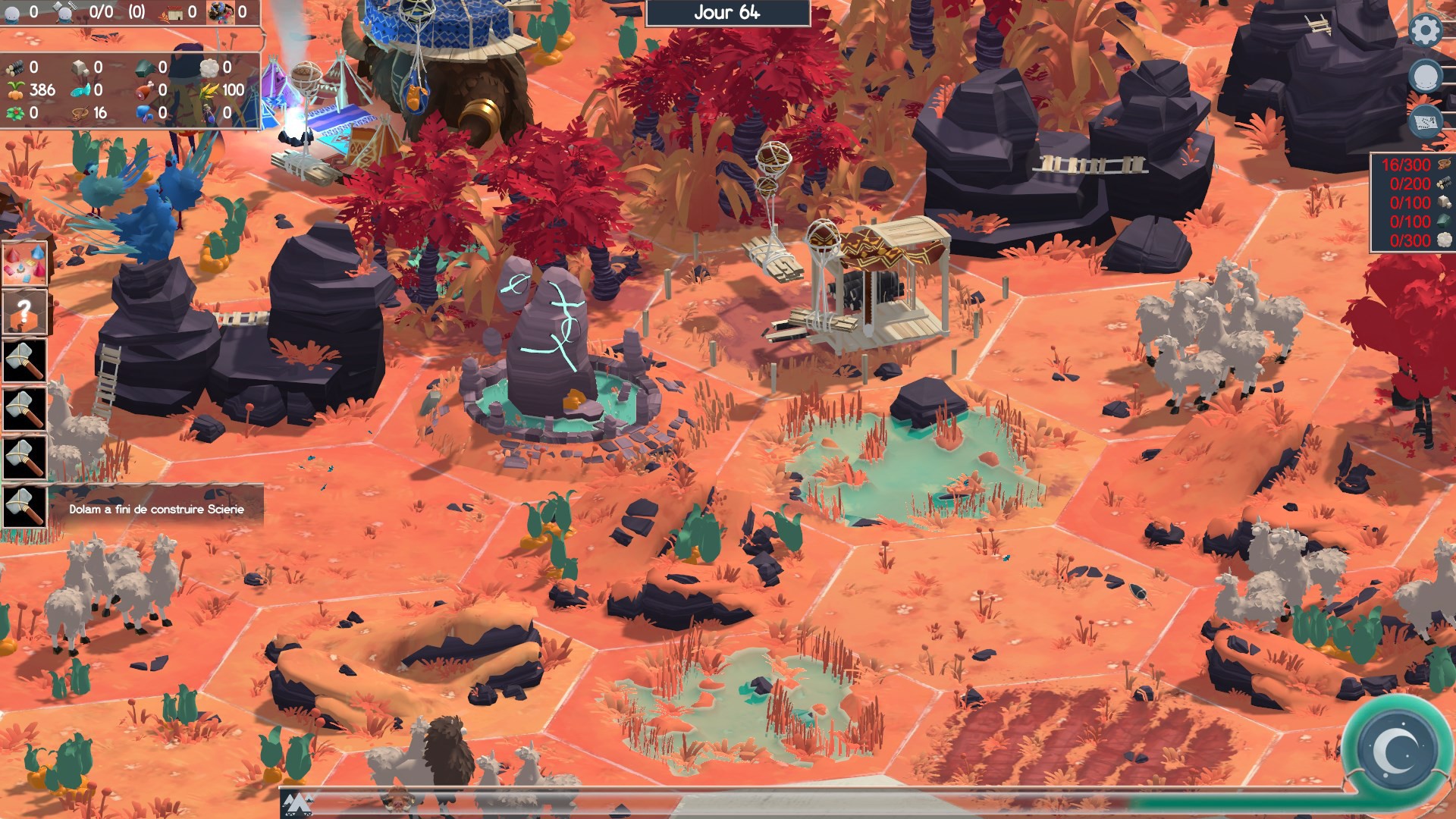
Task: Open the orange mystery box panel
Action: tap(23, 312)
